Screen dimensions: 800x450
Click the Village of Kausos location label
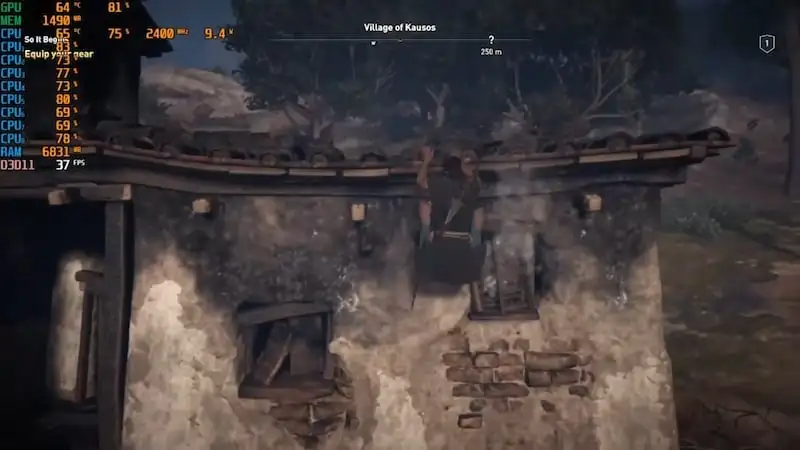pos(400,27)
